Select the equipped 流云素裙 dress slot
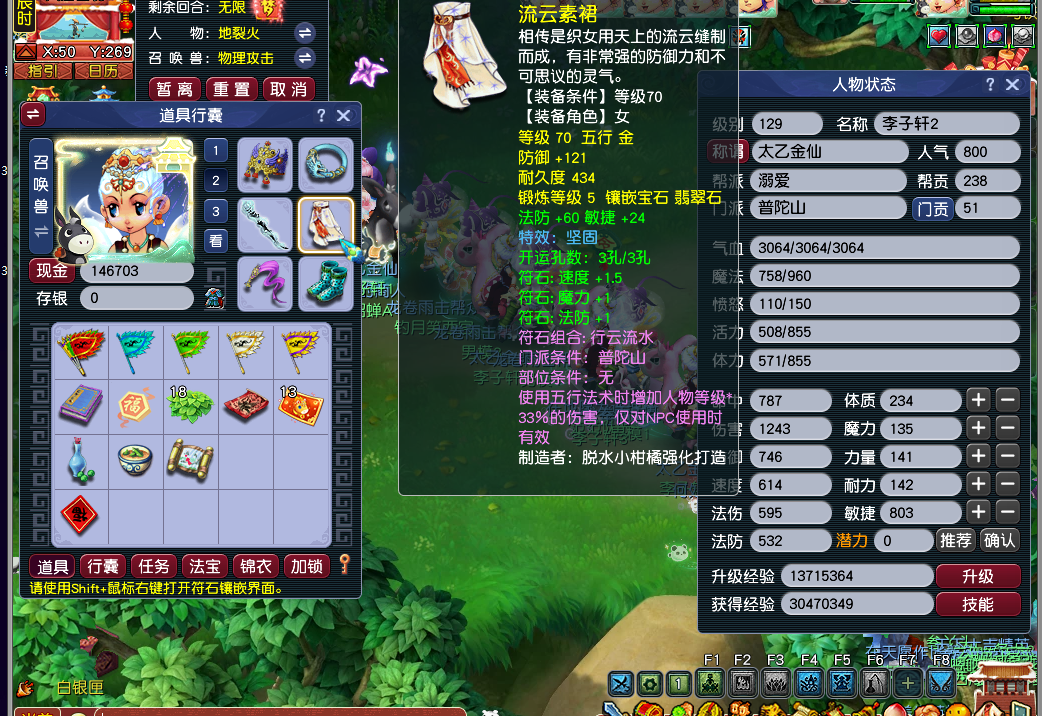1042x716 pixels. [326, 225]
